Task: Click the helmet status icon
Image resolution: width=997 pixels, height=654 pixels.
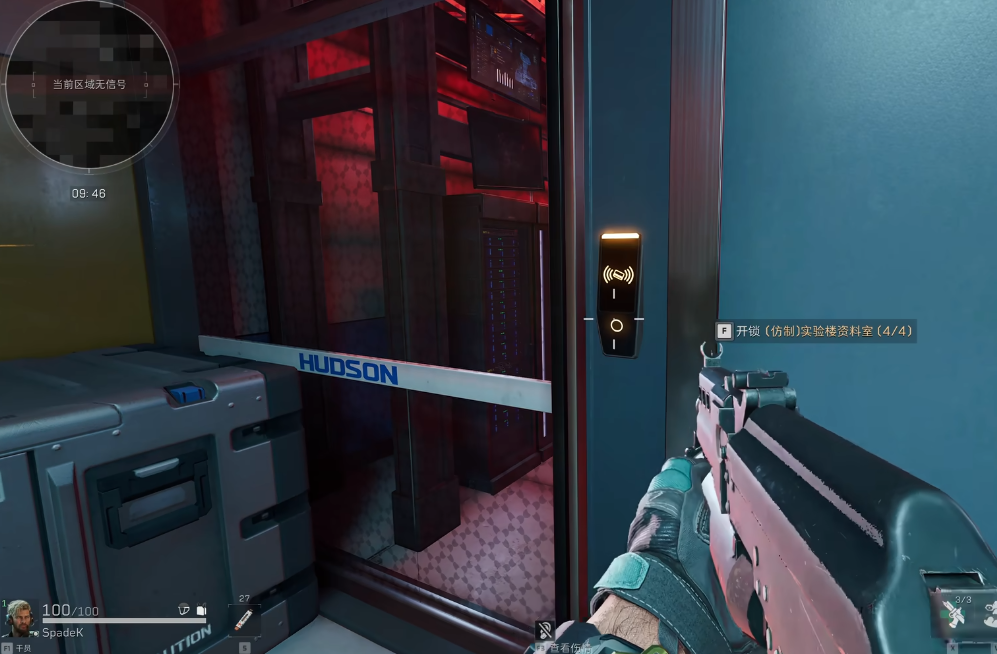Action: 183,609
